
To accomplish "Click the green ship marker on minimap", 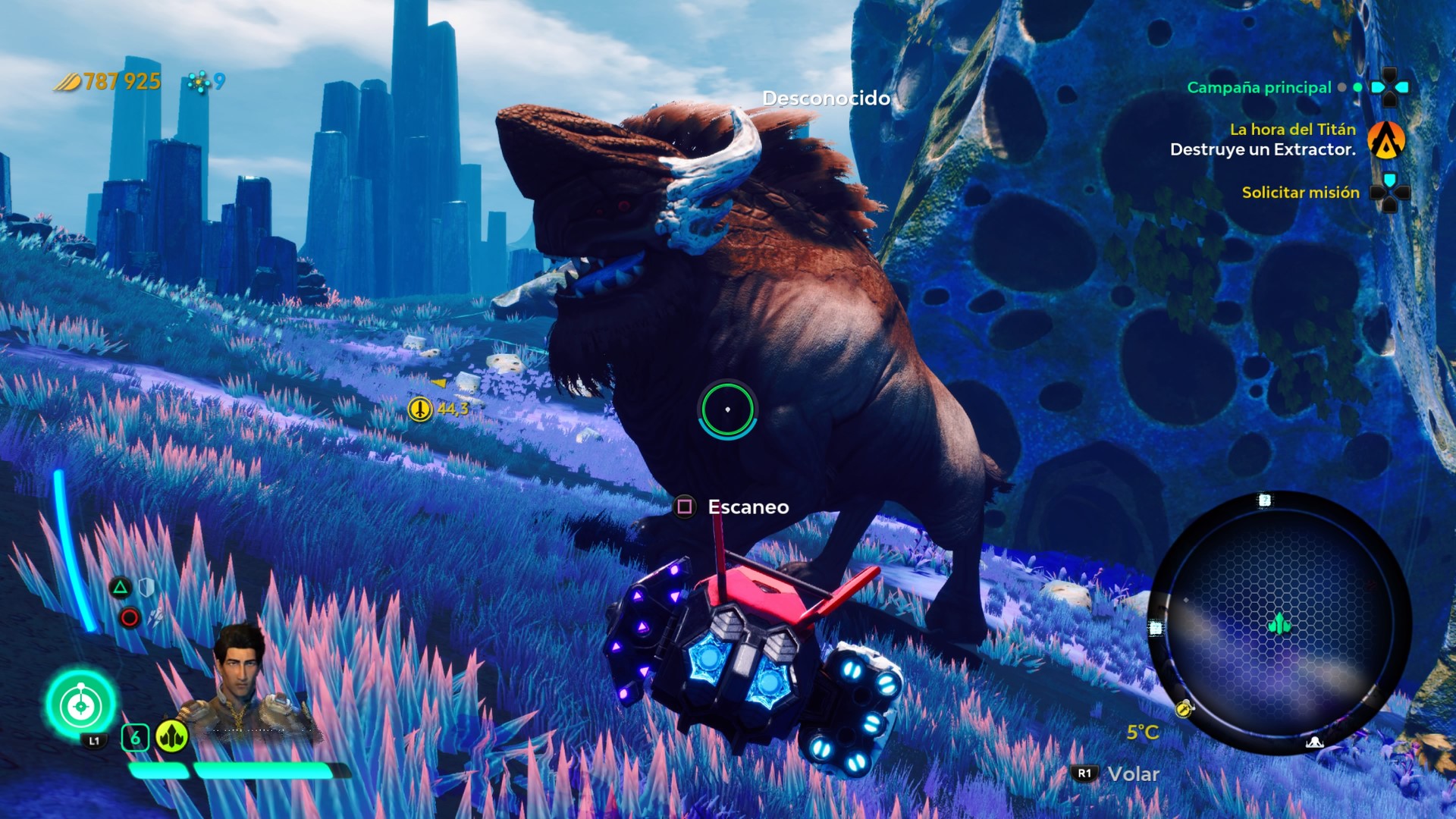I will 1279,624.
